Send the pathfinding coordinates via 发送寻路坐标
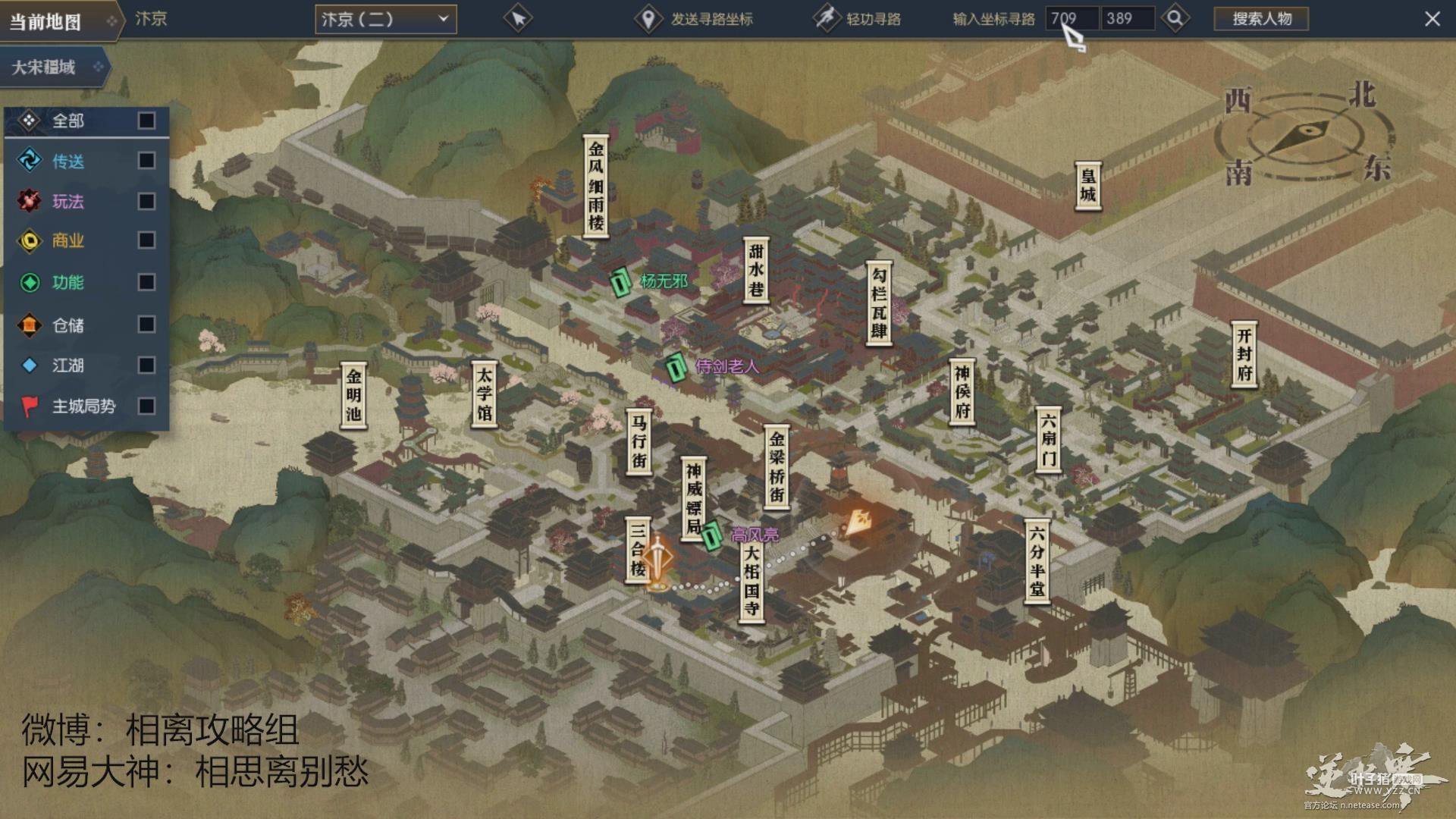This screenshot has width=1456, height=819. point(695,19)
